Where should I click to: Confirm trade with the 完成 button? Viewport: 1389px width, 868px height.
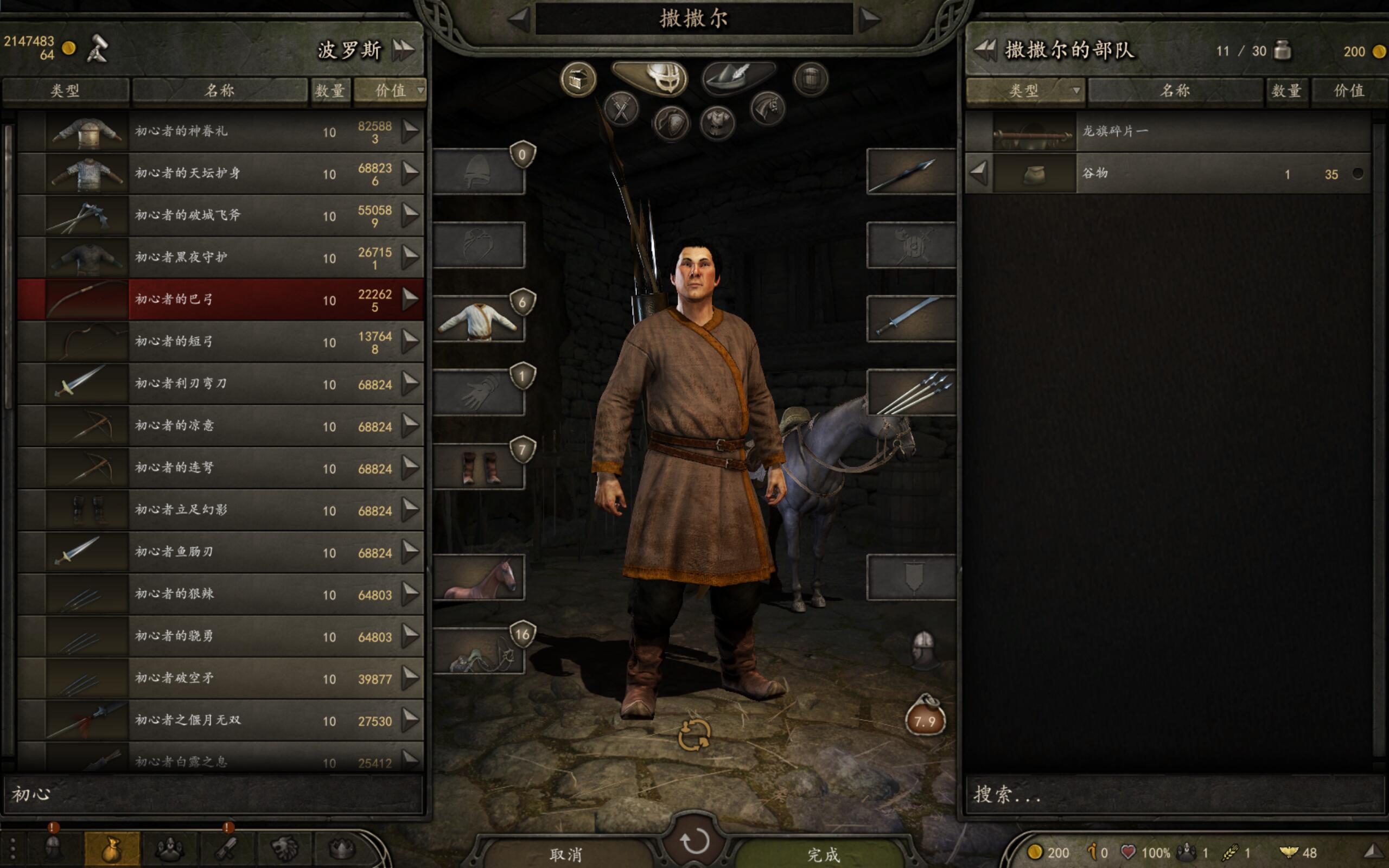click(823, 854)
